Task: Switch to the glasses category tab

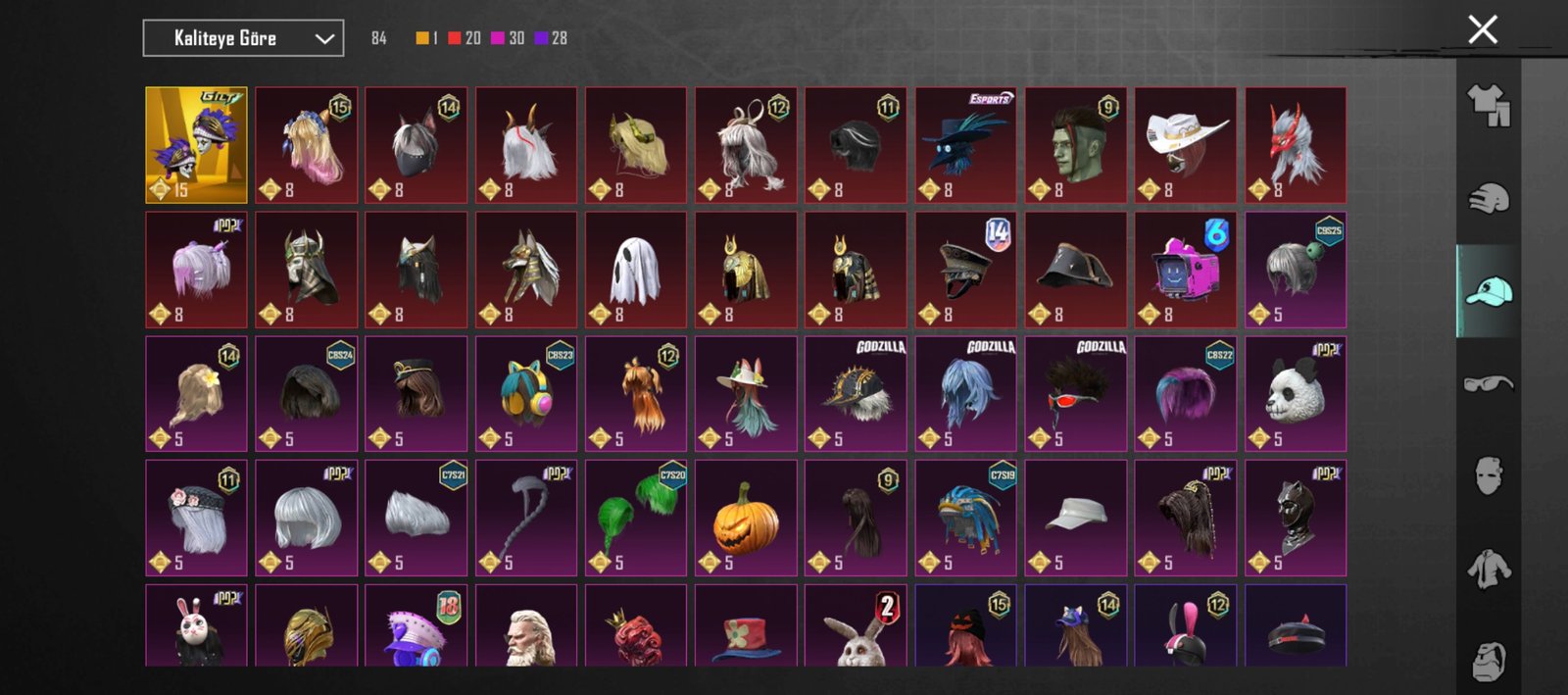Action: [x=1488, y=383]
